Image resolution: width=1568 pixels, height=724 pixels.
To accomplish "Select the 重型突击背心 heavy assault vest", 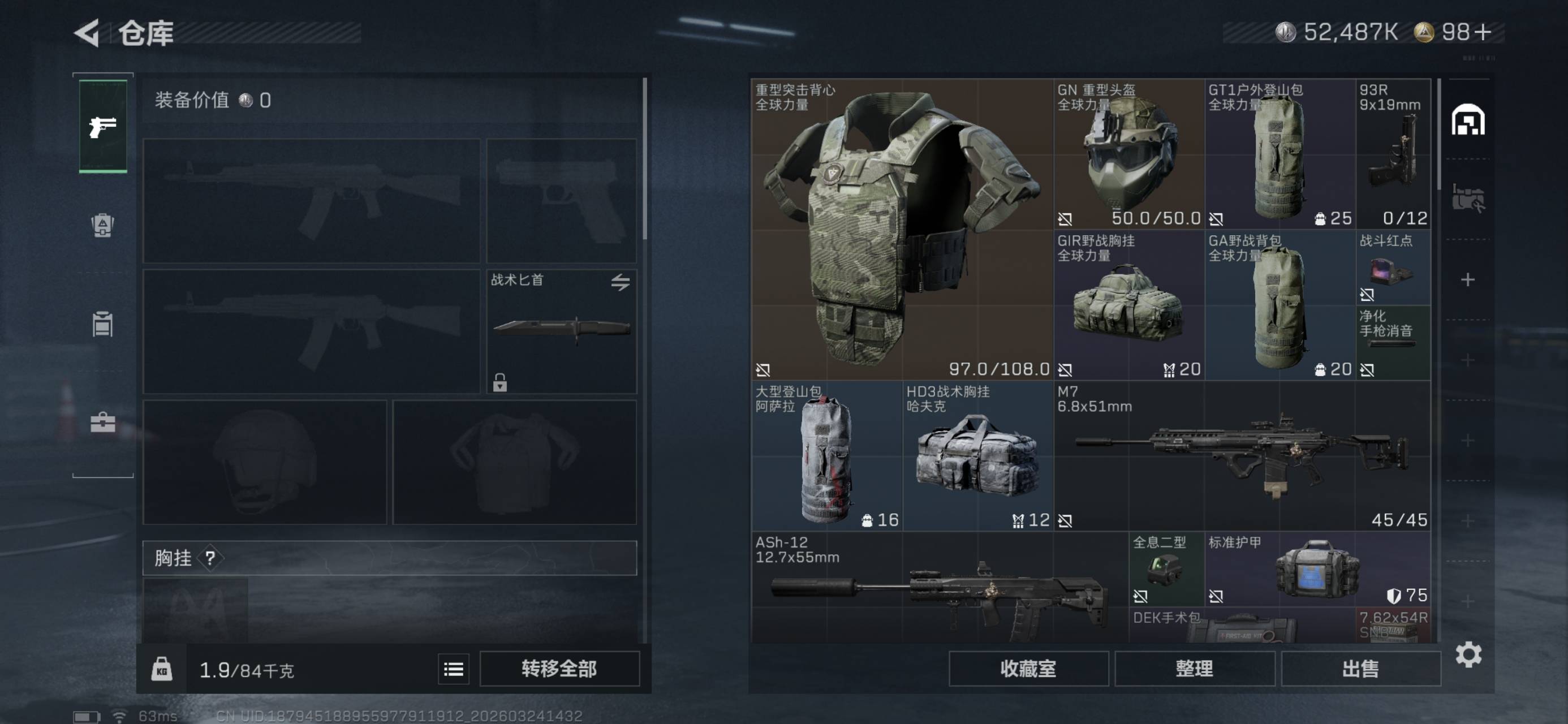I will click(902, 229).
